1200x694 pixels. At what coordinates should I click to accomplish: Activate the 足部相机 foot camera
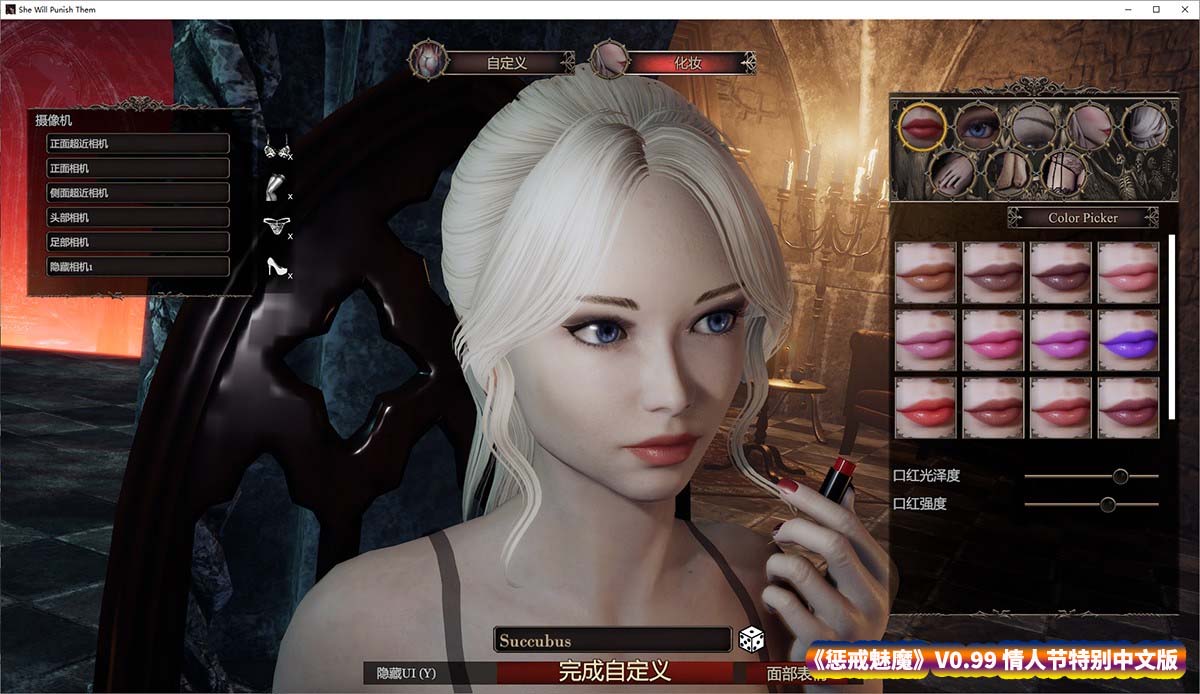click(x=138, y=242)
